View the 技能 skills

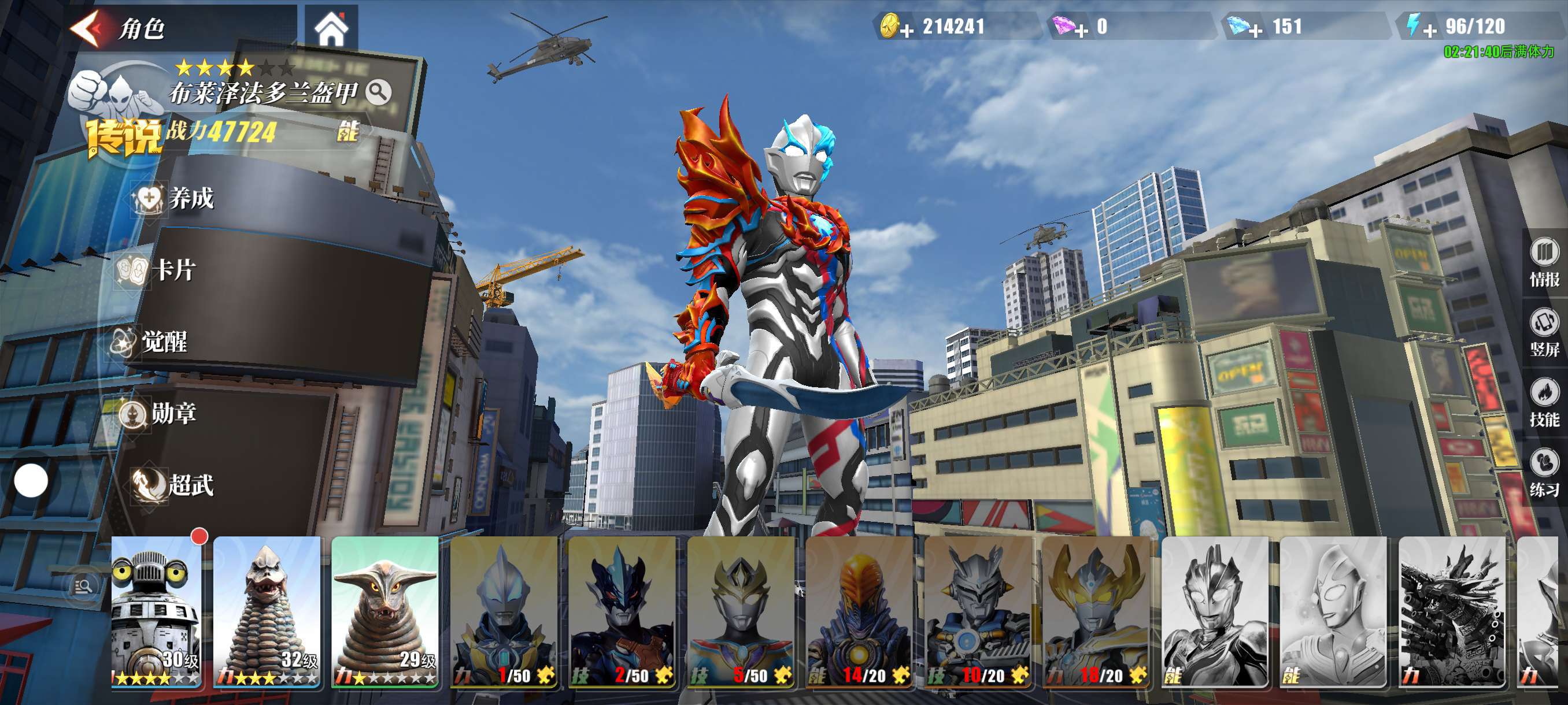click(x=1544, y=403)
